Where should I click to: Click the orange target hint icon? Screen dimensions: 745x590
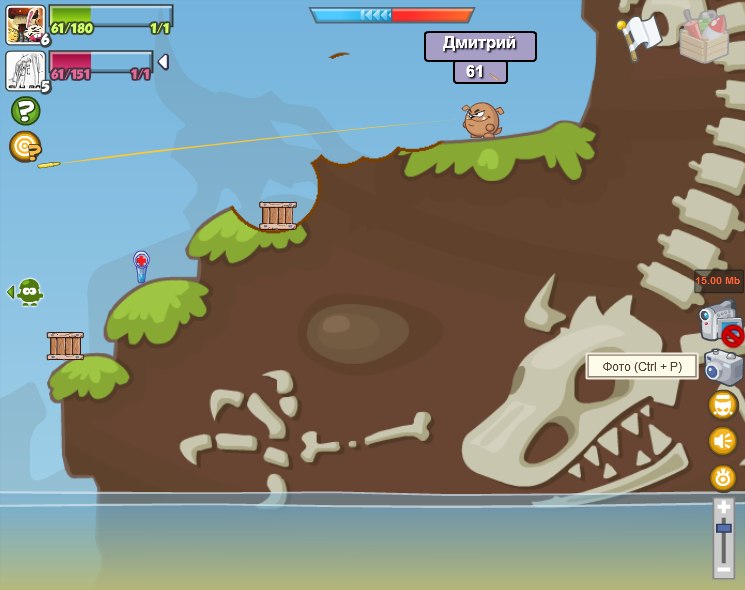(x=25, y=147)
